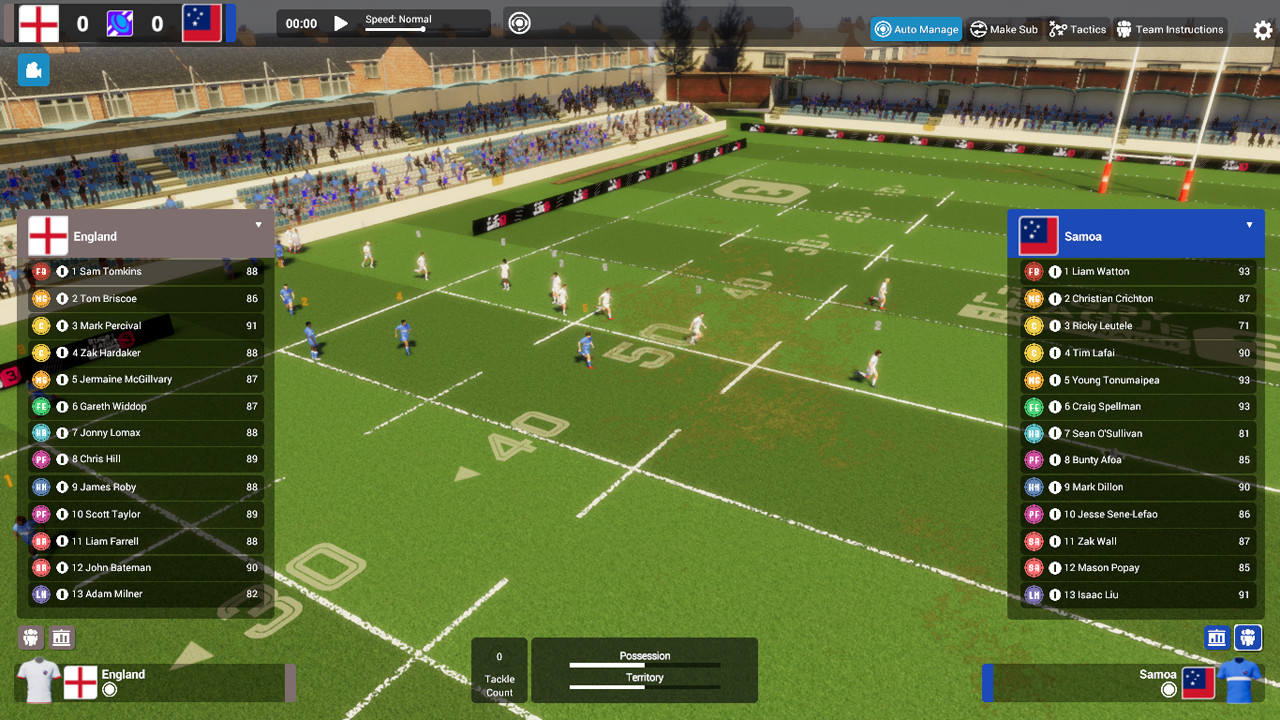Open England's match statistics bar-chart icon
This screenshot has width=1280, height=720.
62,637
